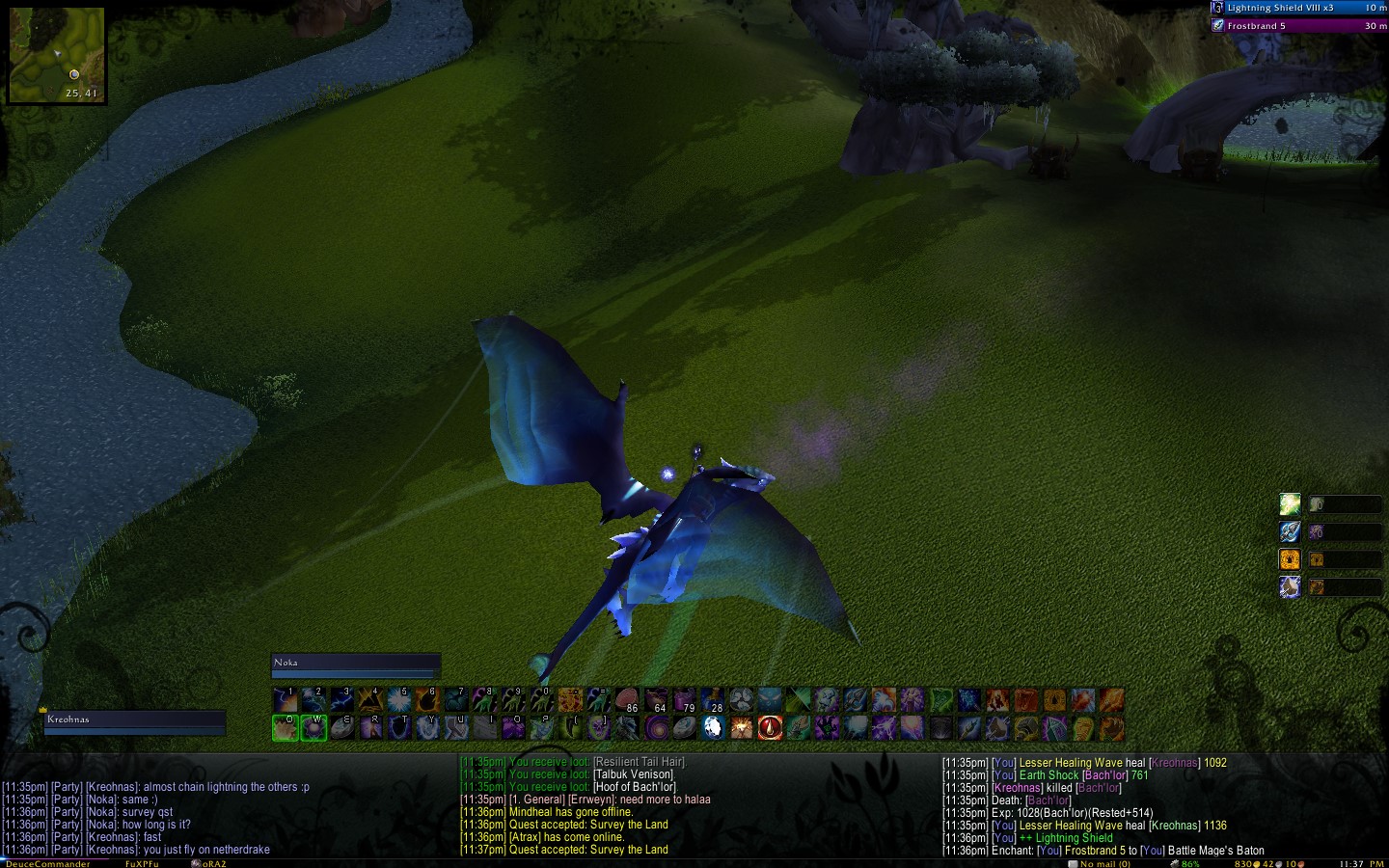The image size is (1389, 868).
Task: Use the green-highlighted ability on hotkey Q
Action: coord(286,727)
